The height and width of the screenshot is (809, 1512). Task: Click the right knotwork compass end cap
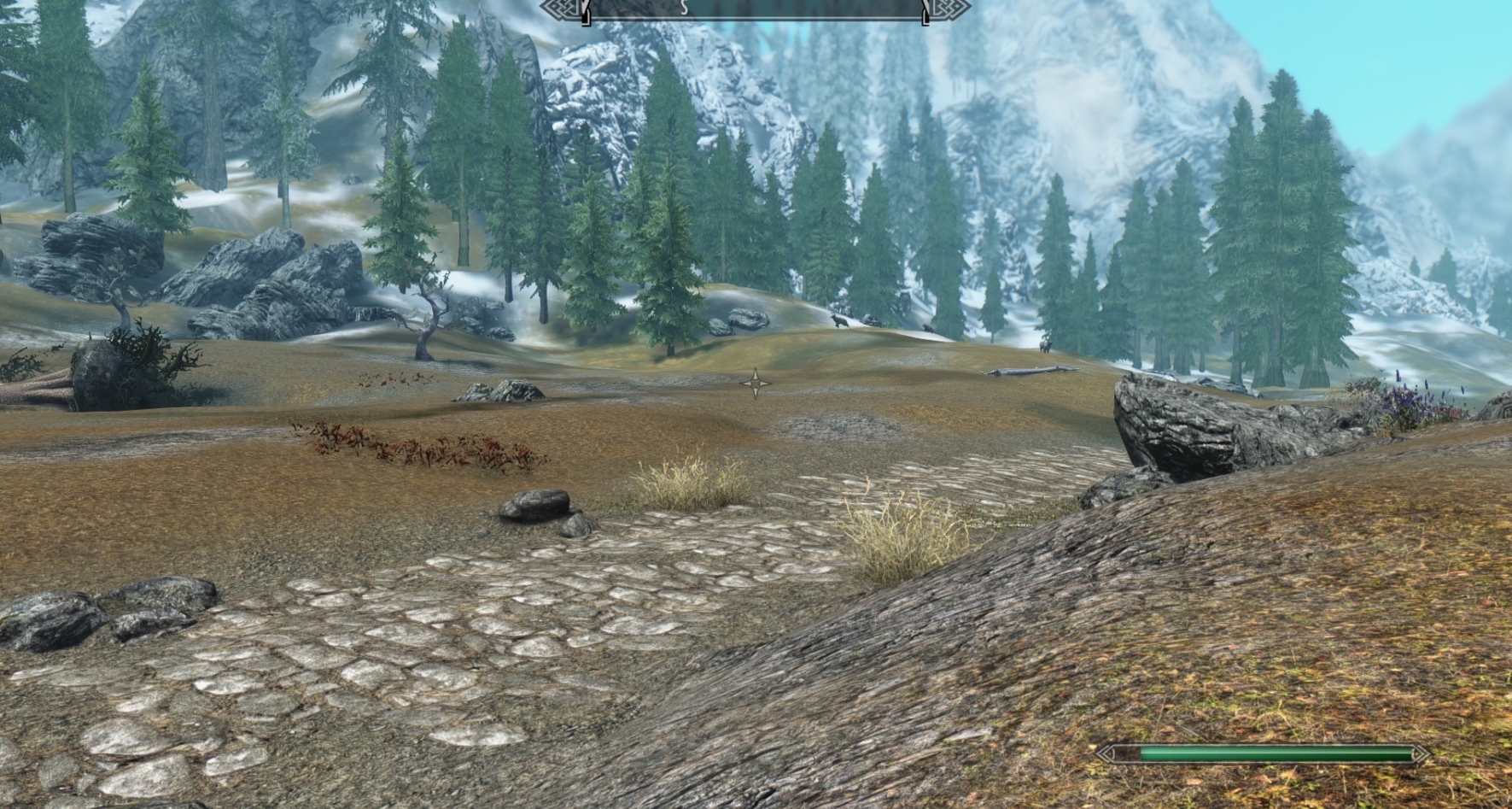(949, 7)
